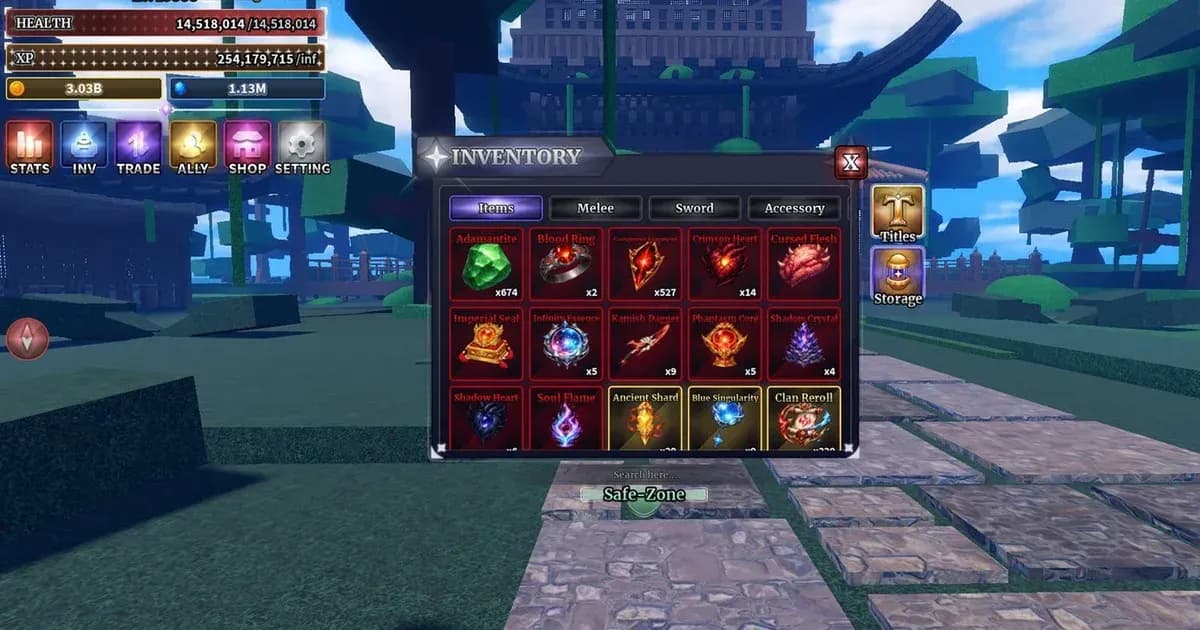Image resolution: width=1200 pixels, height=630 pixels.
Task: Open the Titles panel
Action: tap(897, 213)
